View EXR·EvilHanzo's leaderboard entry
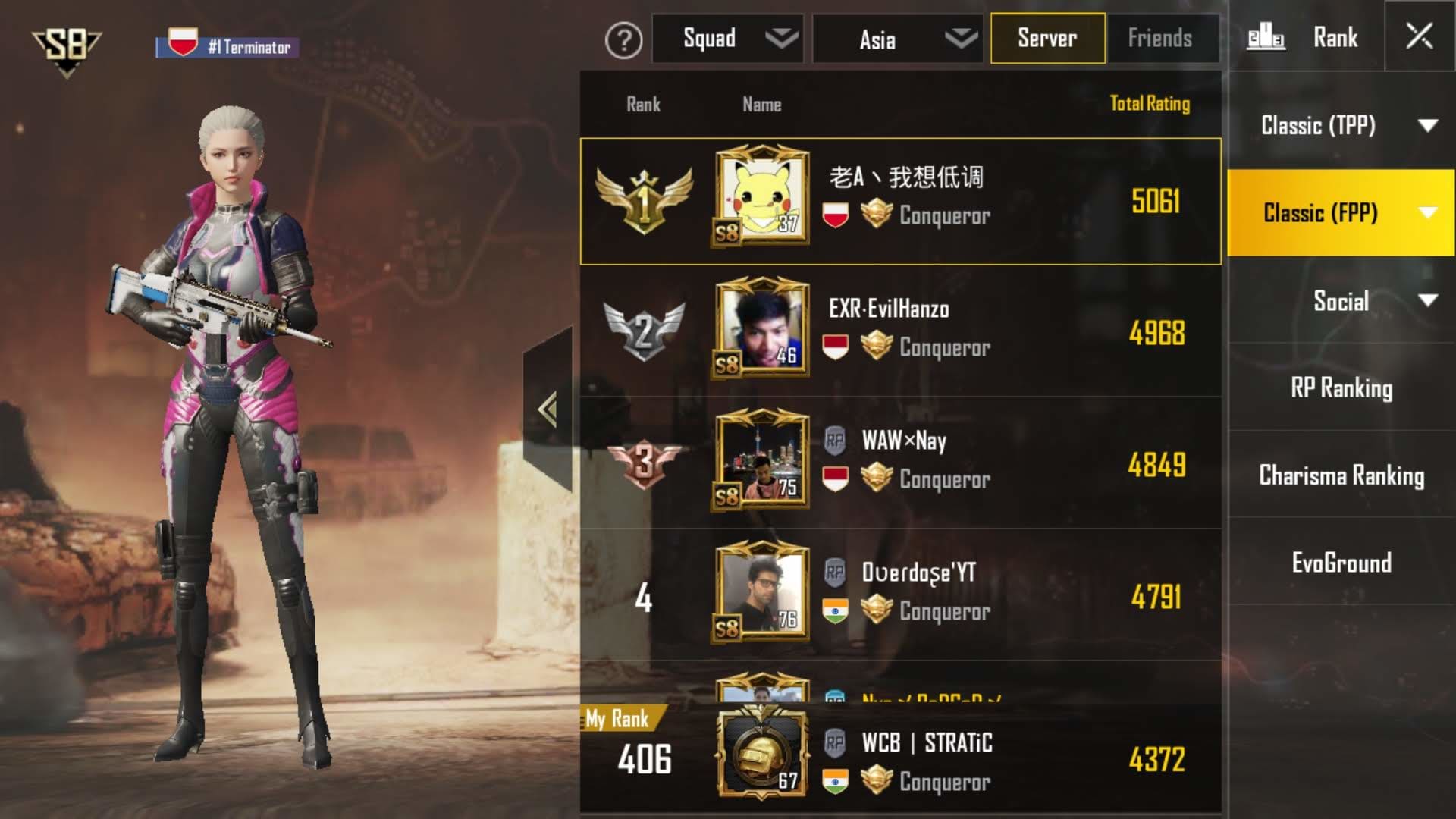Screen dimensions: 1456x819 click(x=900, y=331)
